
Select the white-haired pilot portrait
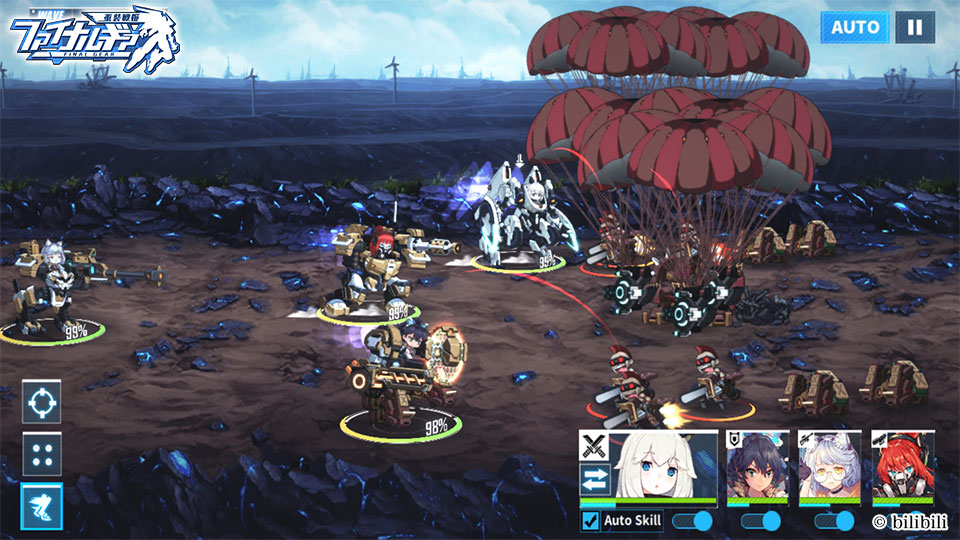tap(665, 465)
